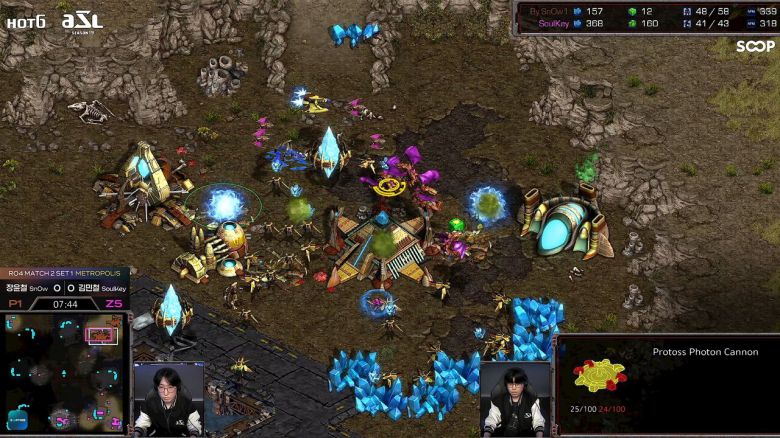The image size is (780, 438).
Task: Select the SnOw player webcam feed
Action: pos(168,400)
